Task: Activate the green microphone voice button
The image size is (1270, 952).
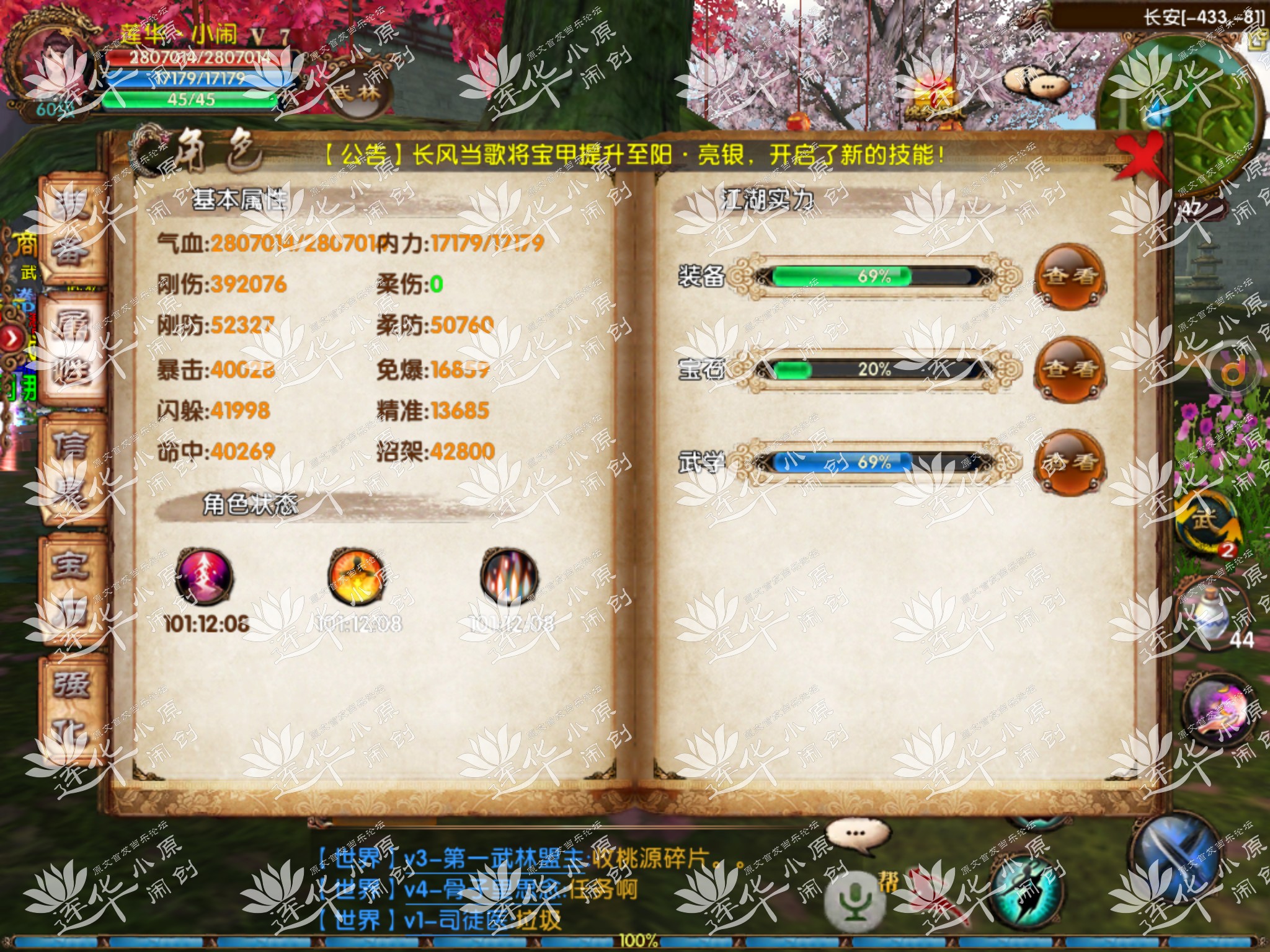Action: point(855,902)
